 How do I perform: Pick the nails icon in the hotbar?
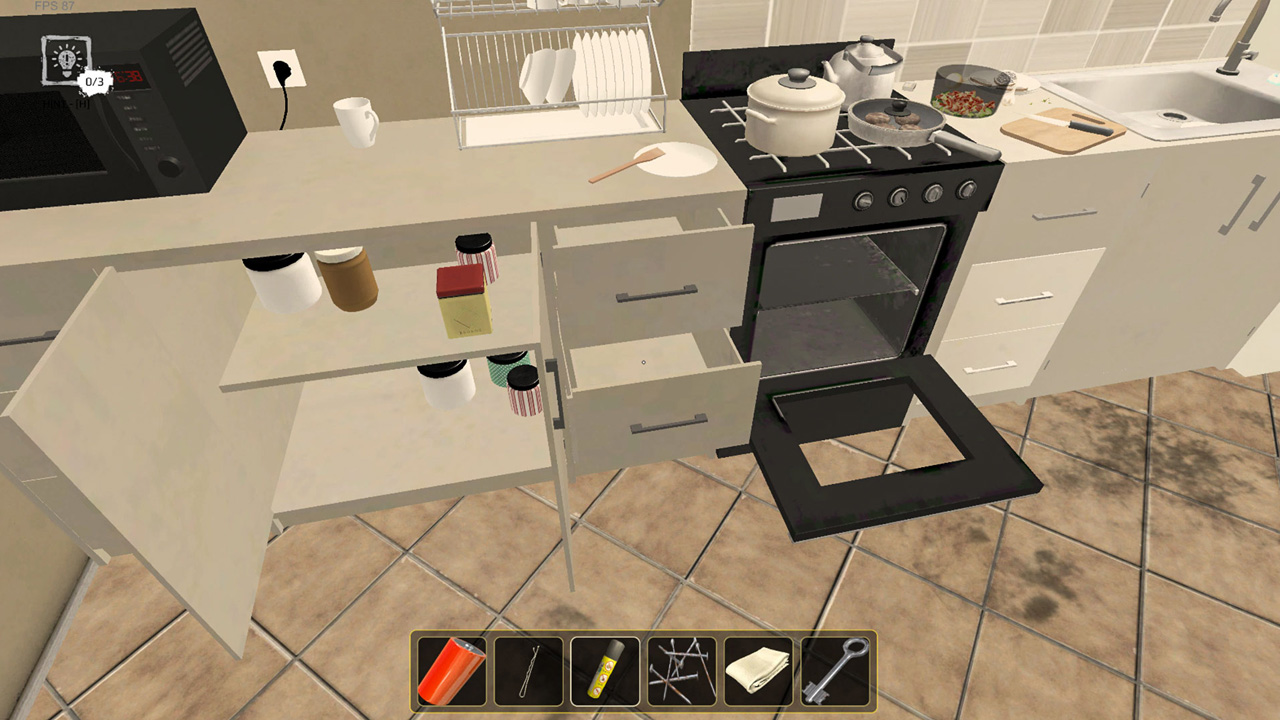(681, 668)
